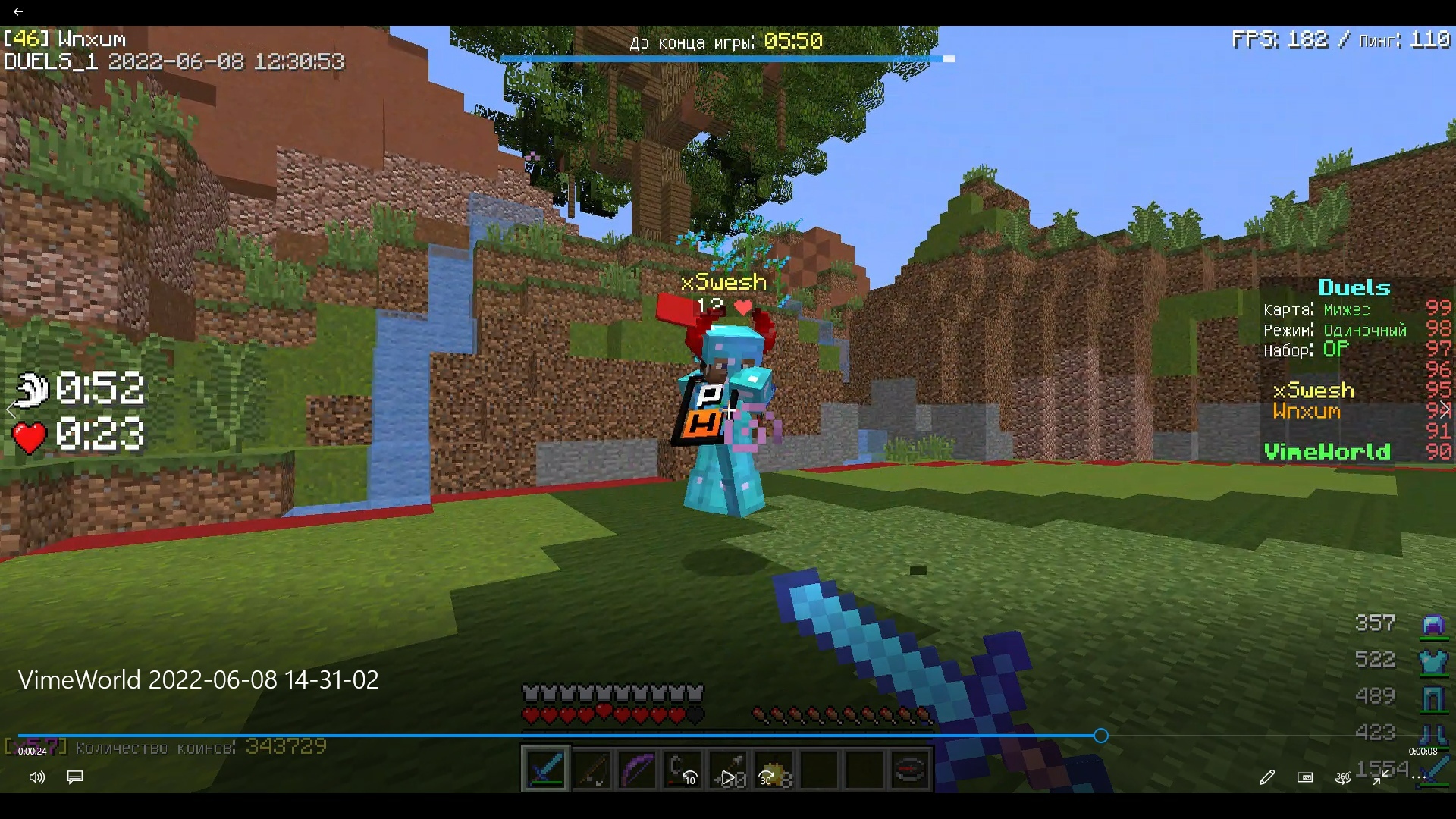Click the back arrow to leave playback

18,11
